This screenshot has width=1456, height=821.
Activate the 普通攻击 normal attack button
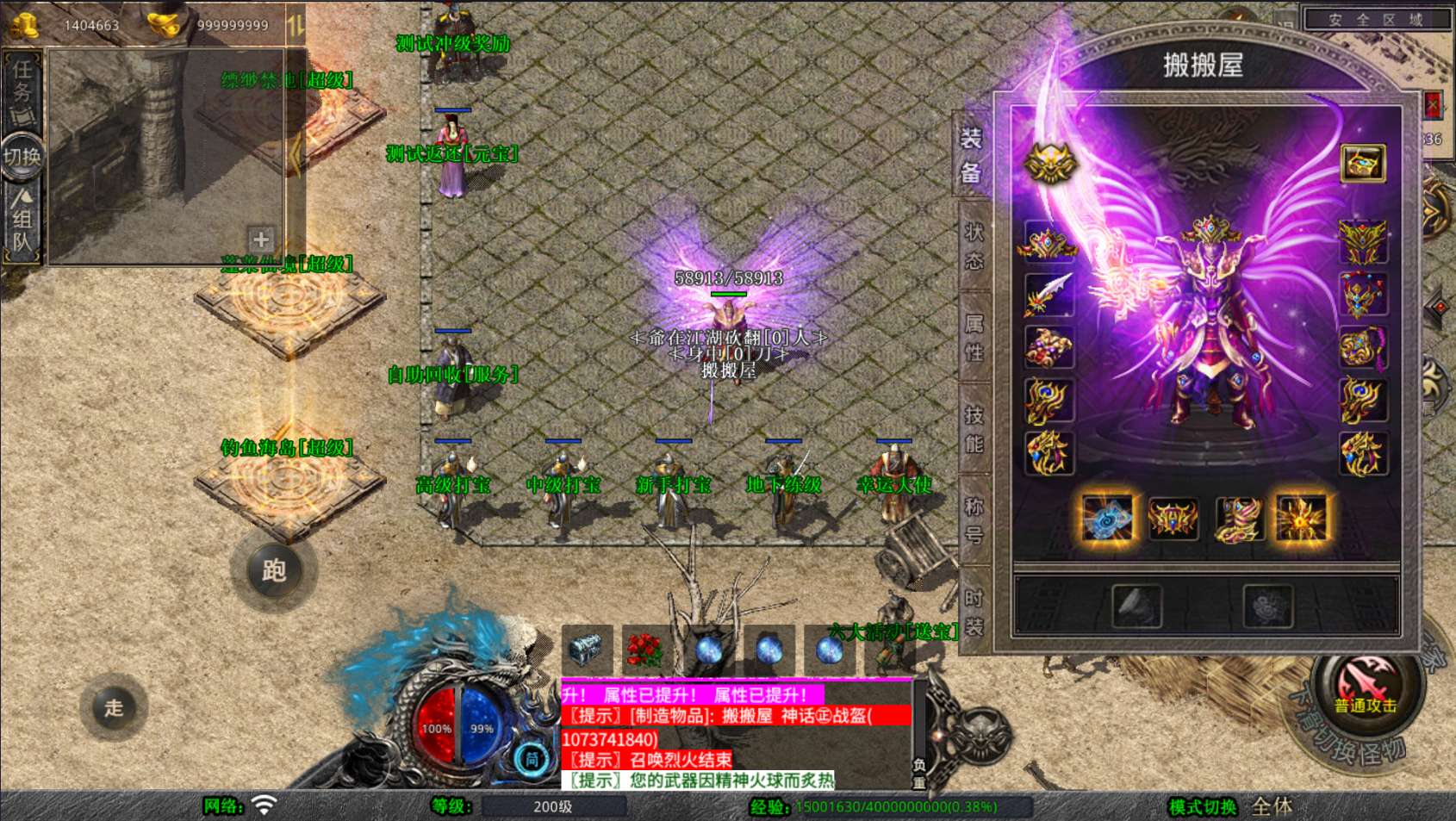pyautogui.click(x=1366, y=687)
